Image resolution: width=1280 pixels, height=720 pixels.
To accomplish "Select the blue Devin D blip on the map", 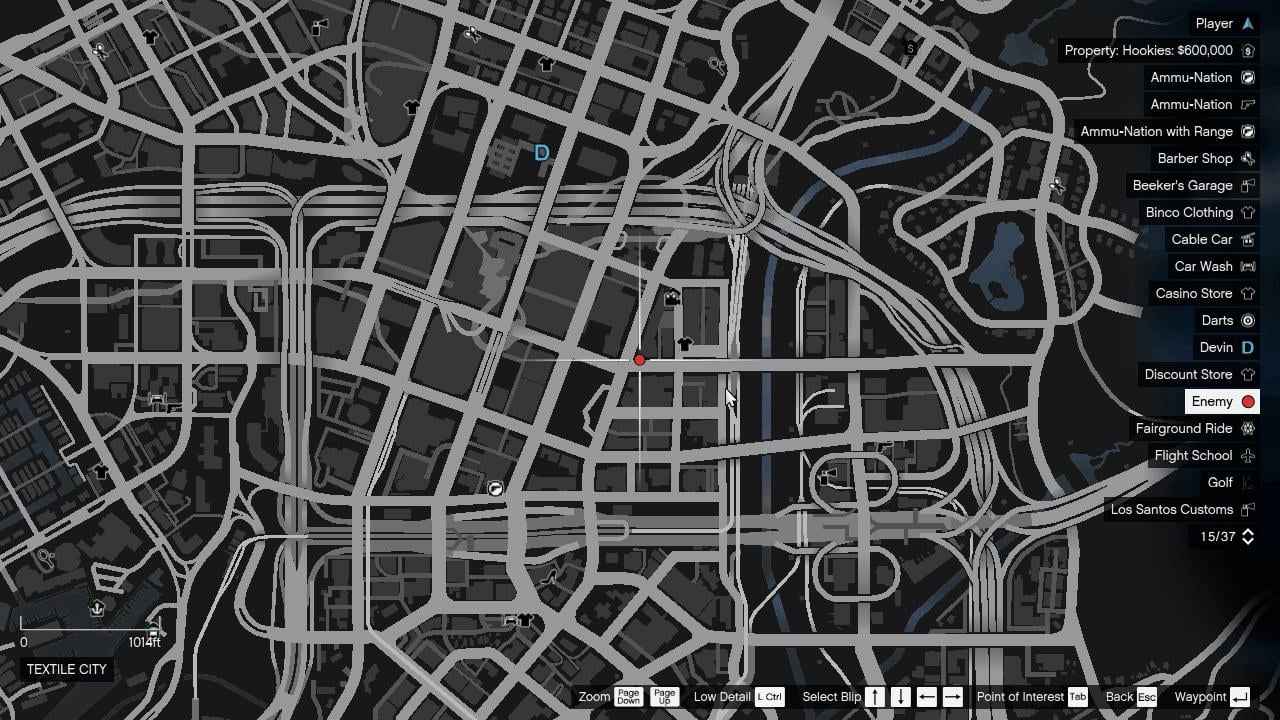I will pos(541,152).
